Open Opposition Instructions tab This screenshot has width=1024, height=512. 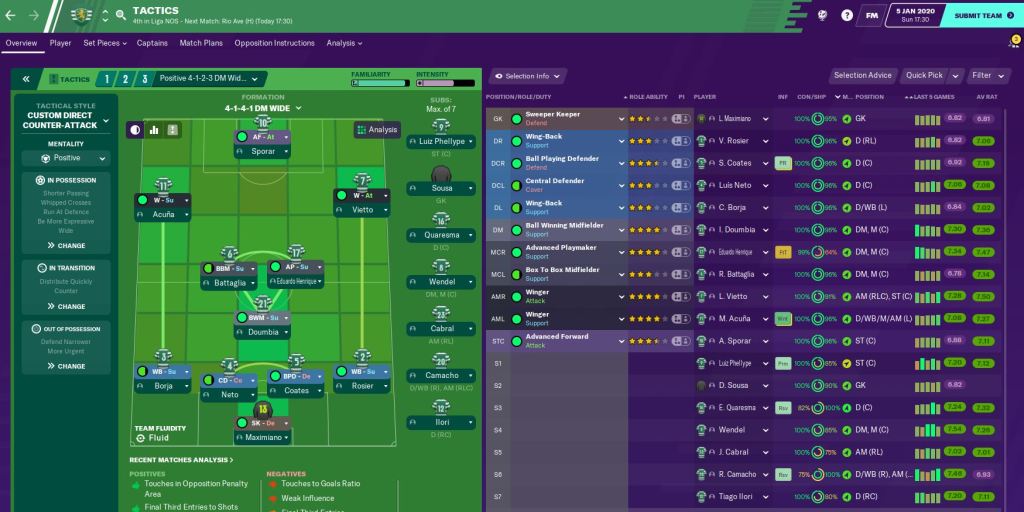click(274, 43)
